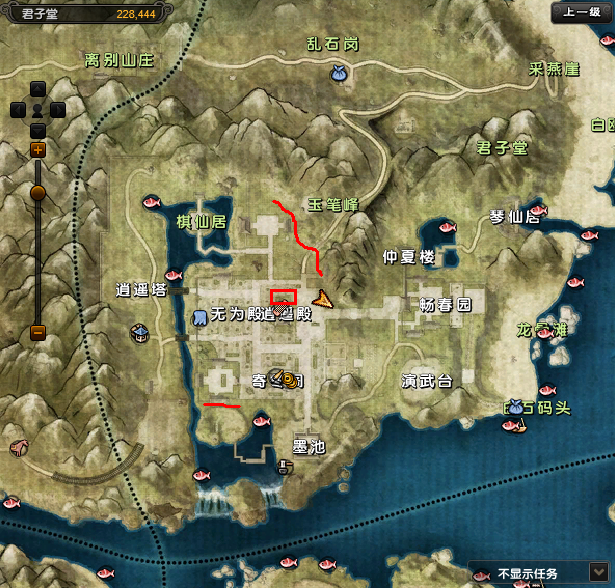Click the small anvil marker under 墨池
Screen dimensions: 615x588
point(284,466)
